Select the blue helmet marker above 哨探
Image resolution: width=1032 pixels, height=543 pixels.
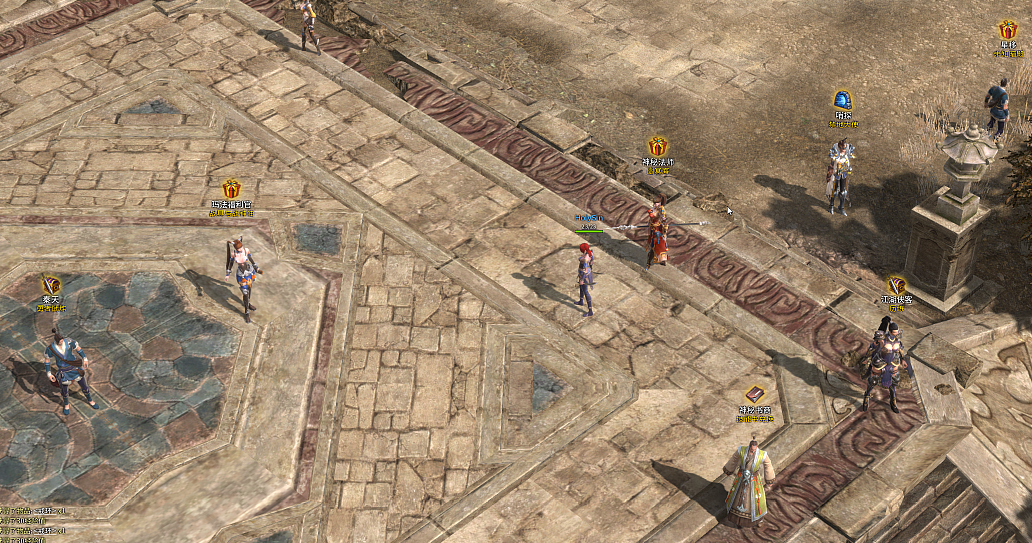click(842, 100)
